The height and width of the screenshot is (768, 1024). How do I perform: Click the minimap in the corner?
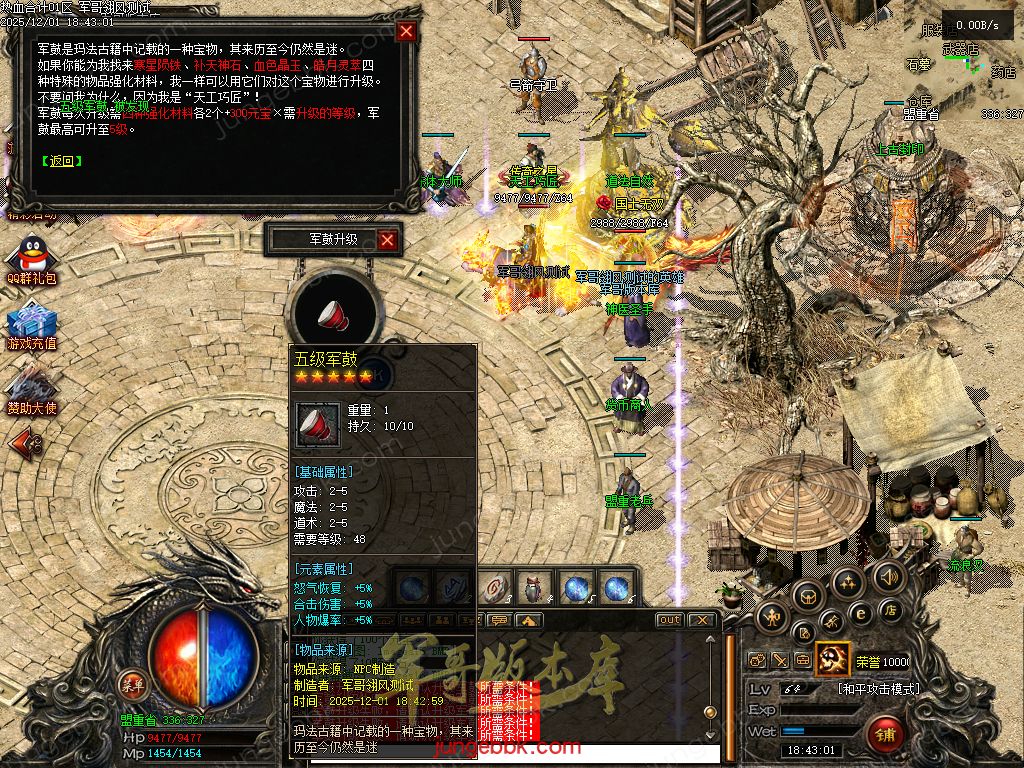pyautogui.click(x=962, y=70)
